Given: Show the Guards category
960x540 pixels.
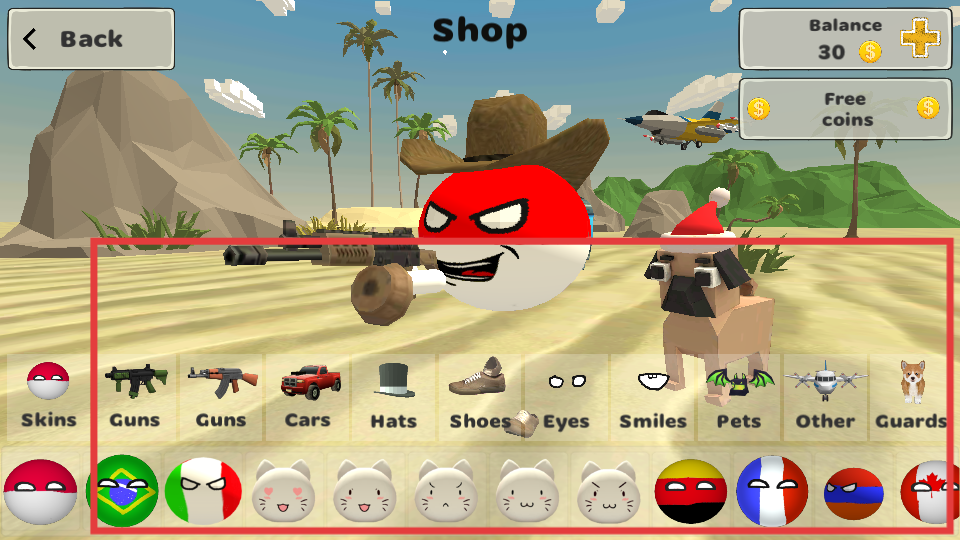Looking at the screenshot, I should 911,397.
